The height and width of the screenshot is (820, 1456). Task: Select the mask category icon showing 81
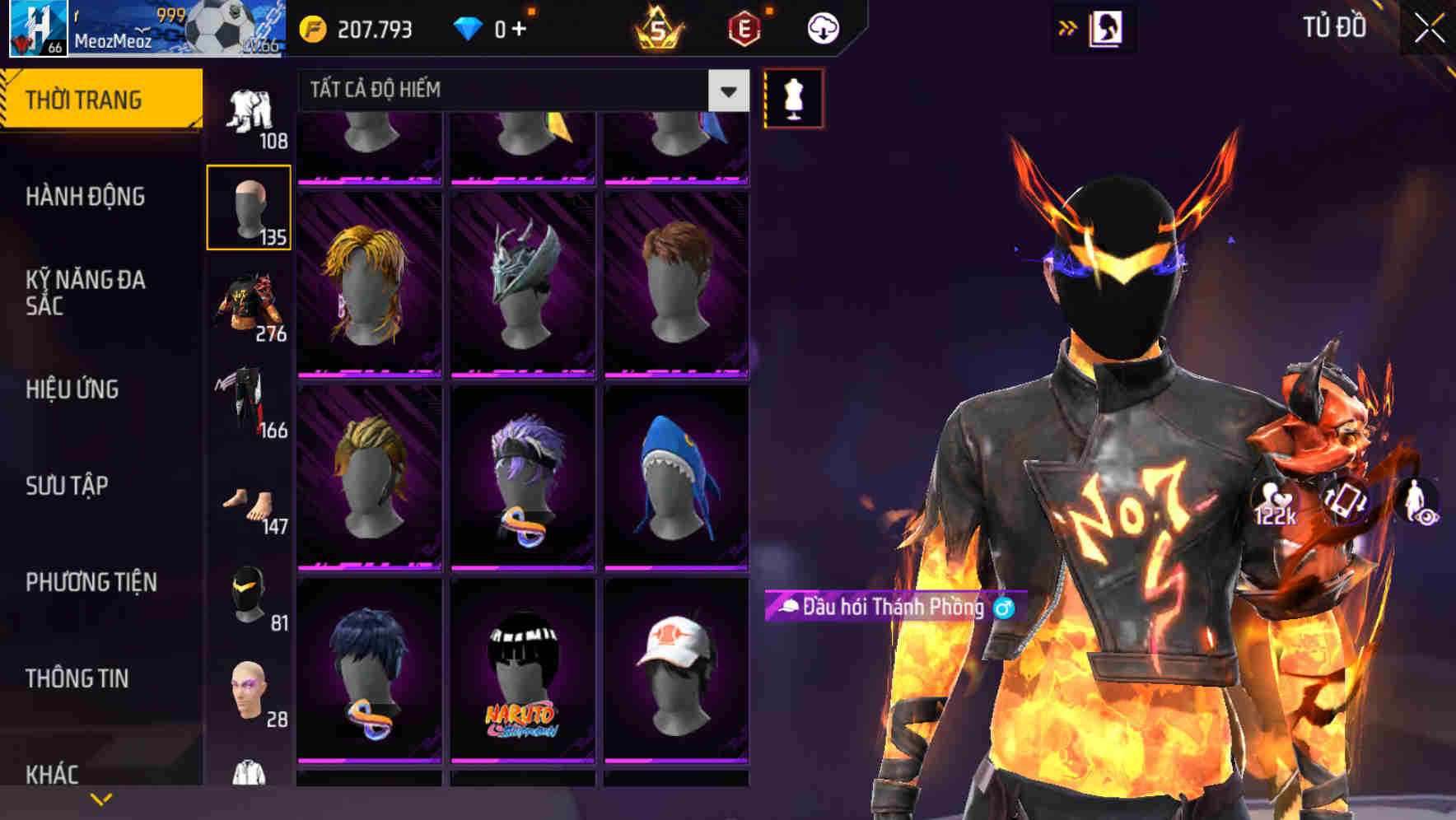click(x=247, y=594)
